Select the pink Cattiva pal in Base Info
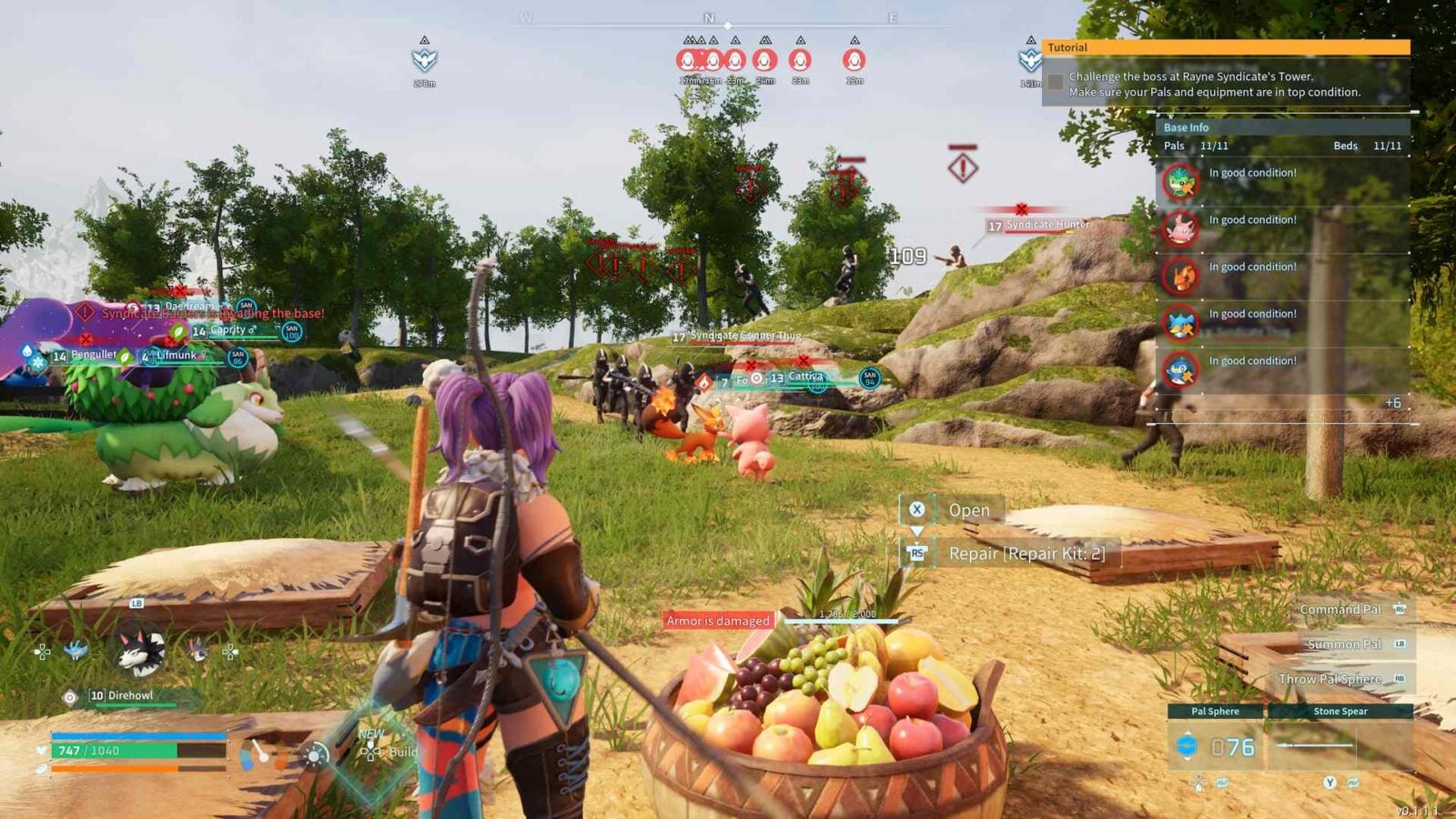 (x=1180, y=229)
